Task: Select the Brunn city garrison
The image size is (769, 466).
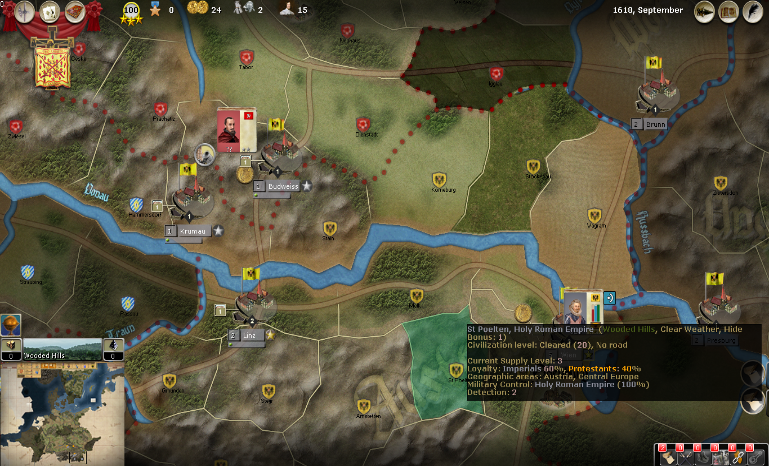Action: pyautogui.click(x=655, y=96)
